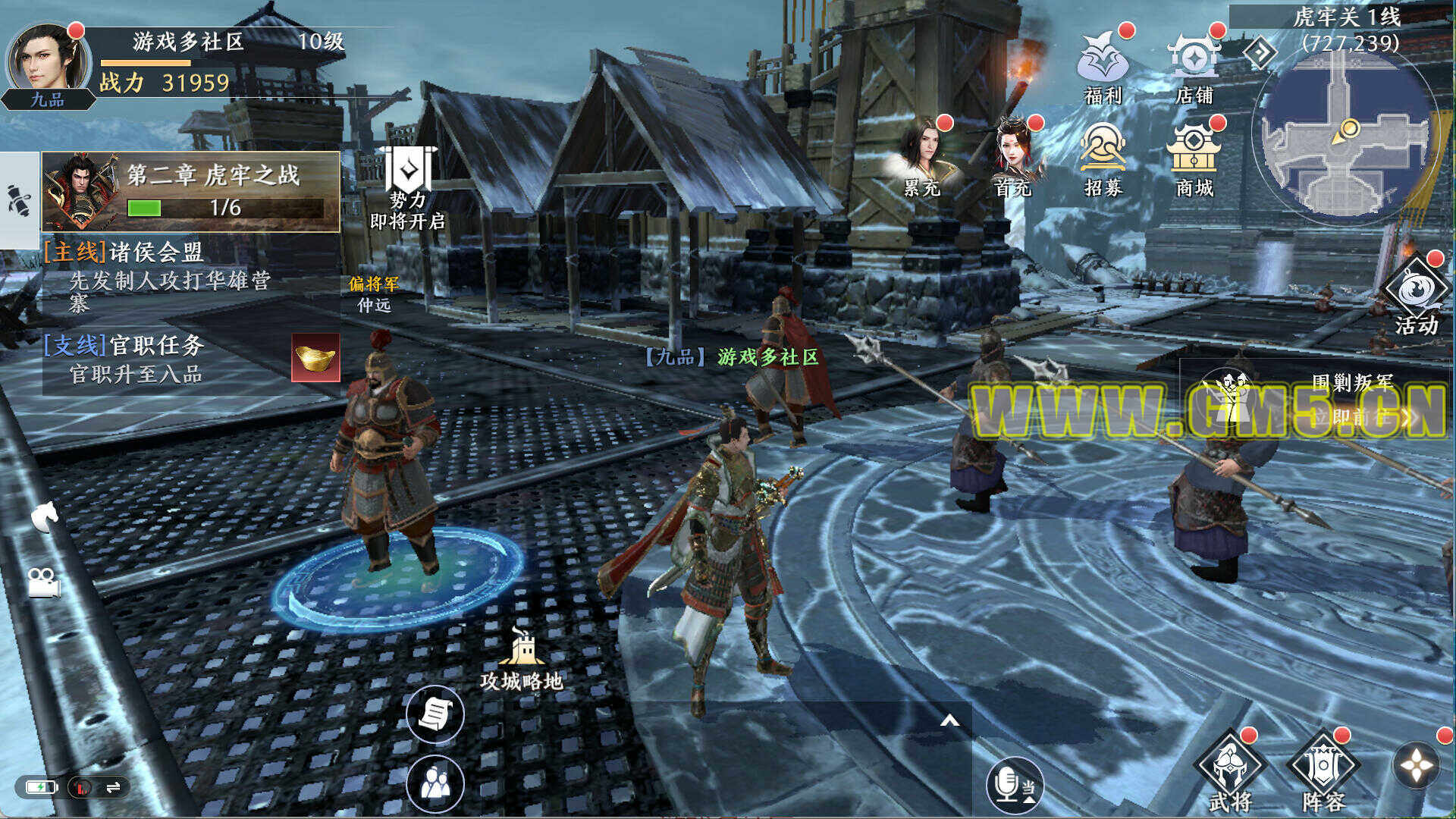
Task: Open the 招募 recruit menu
Action: click(x=1103, y=158)
